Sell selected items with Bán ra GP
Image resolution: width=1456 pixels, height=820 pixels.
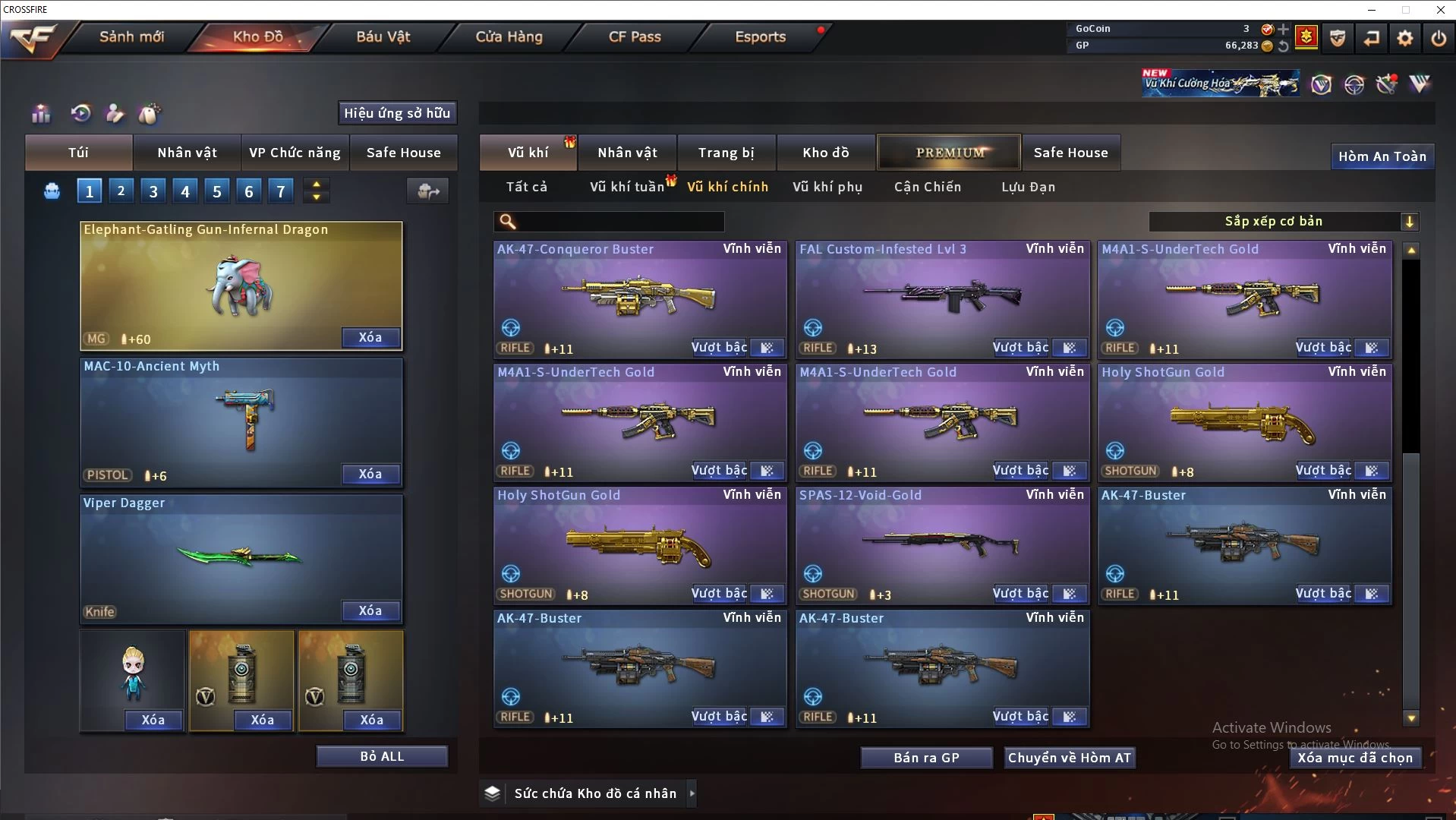pos(926,758)
